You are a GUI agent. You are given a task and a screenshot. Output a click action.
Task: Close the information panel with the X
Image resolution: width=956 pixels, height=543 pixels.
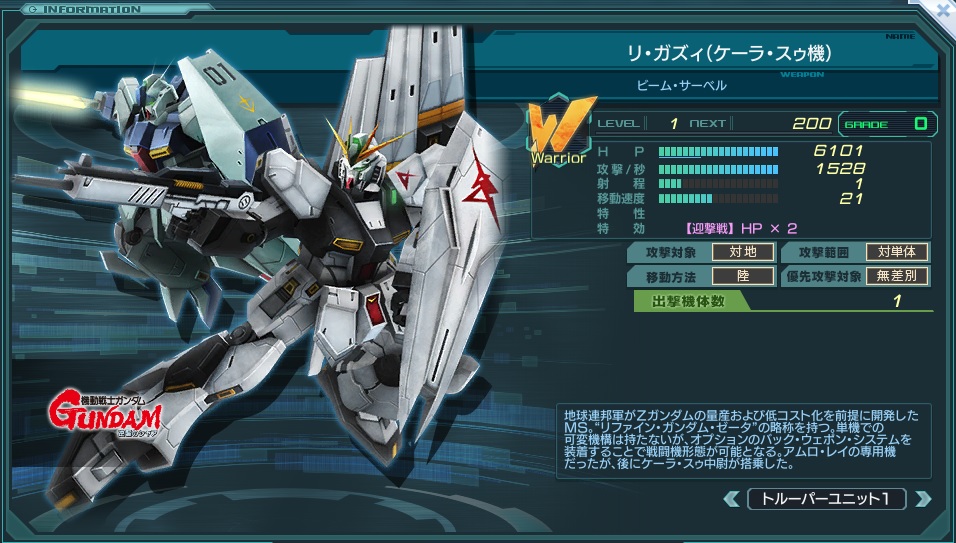(942, 9)
